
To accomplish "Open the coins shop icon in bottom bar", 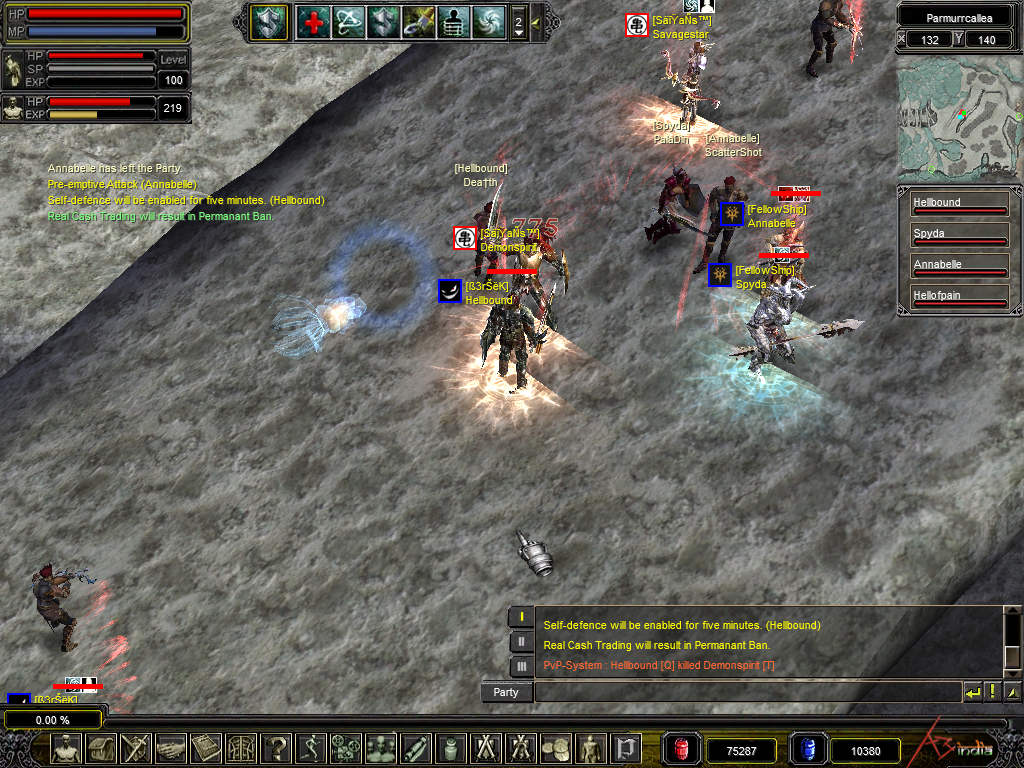I will (x=555, y=748).
